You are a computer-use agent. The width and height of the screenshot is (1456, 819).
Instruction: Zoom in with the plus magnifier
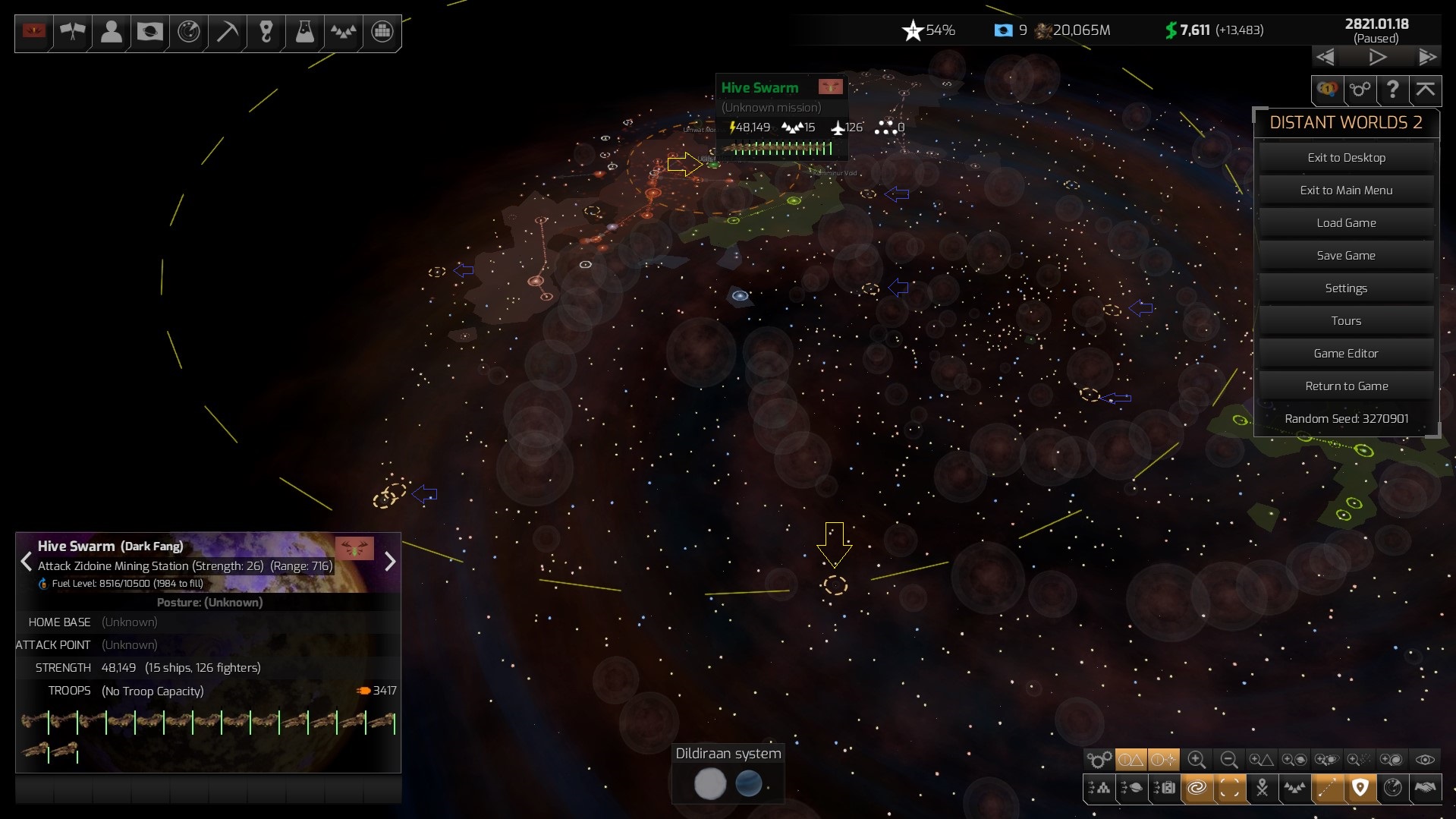[1197, 760]
